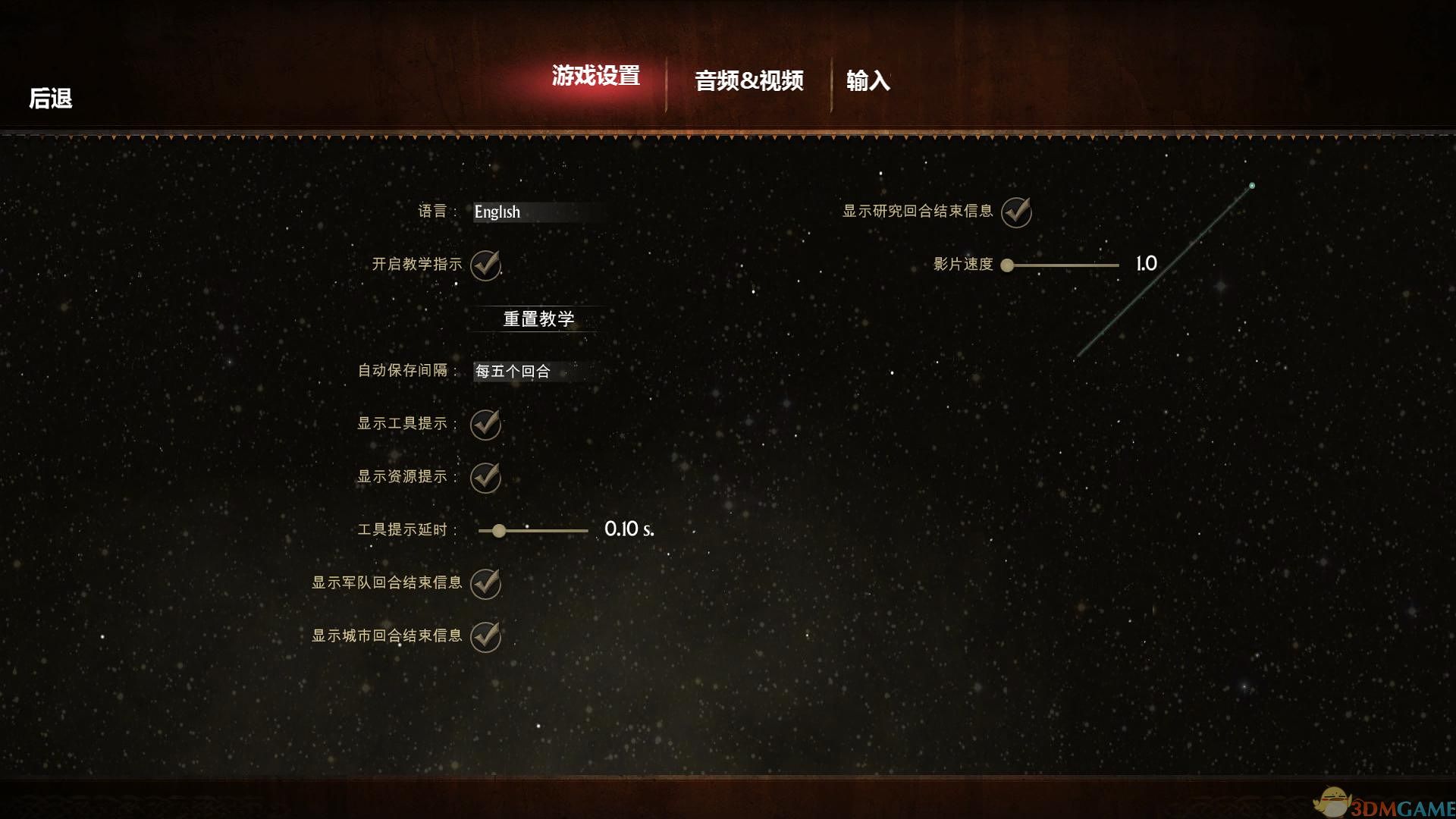Click the 后退 back button
This screenshot has height=819, width=1456.
[50, 99]
